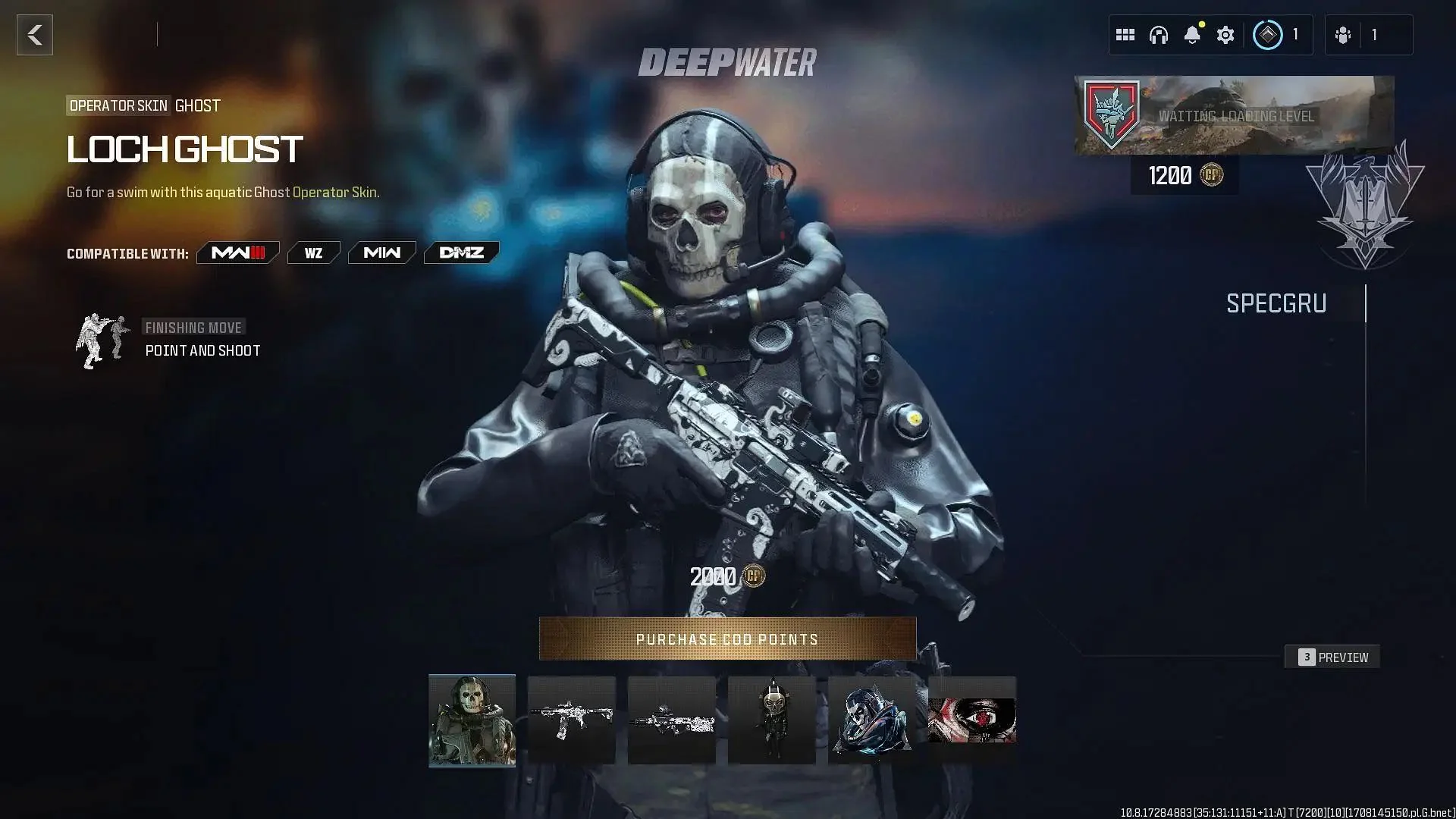This screenshot has width=1456, height=819.
Task: Open the game mode grid menu
Action: 1125,34
